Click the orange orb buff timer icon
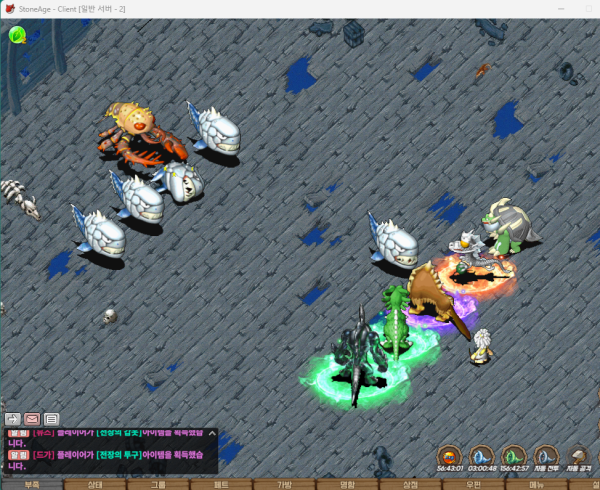The height and width of the screenshot is (490, 600). pyautogui.click(x=450, y=455)
